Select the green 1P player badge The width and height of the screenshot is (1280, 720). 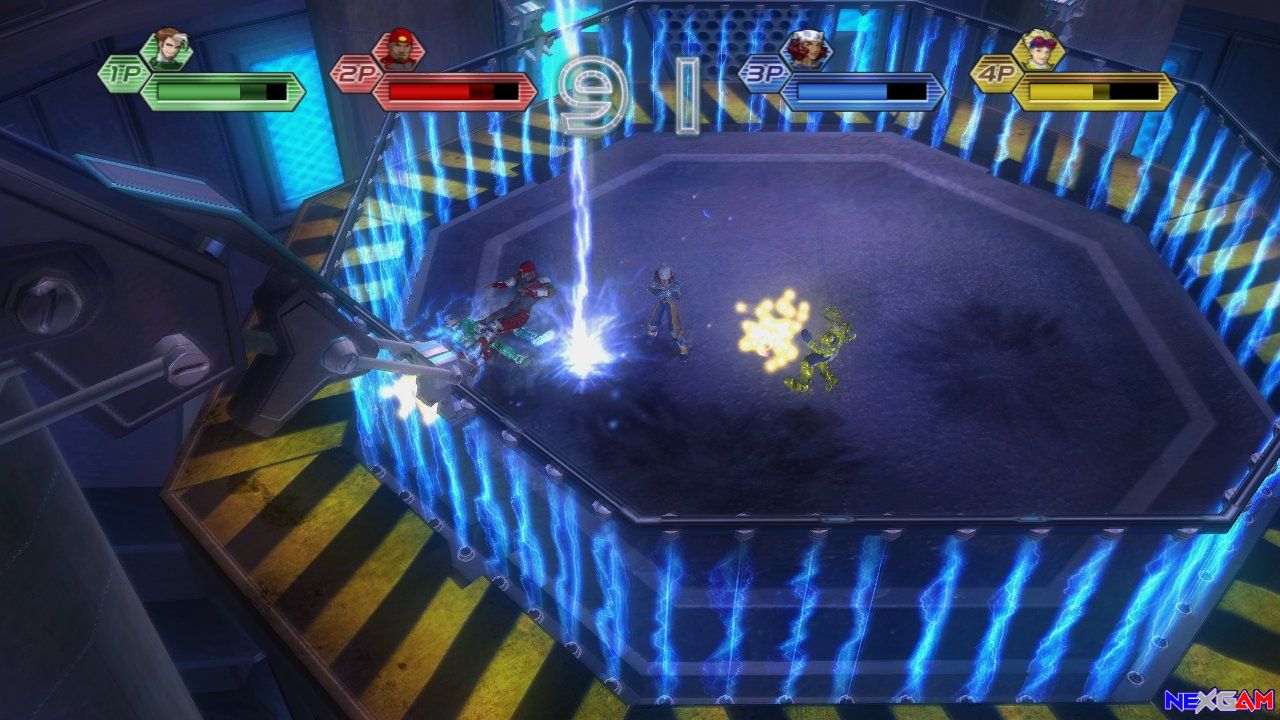pos(122,74)
